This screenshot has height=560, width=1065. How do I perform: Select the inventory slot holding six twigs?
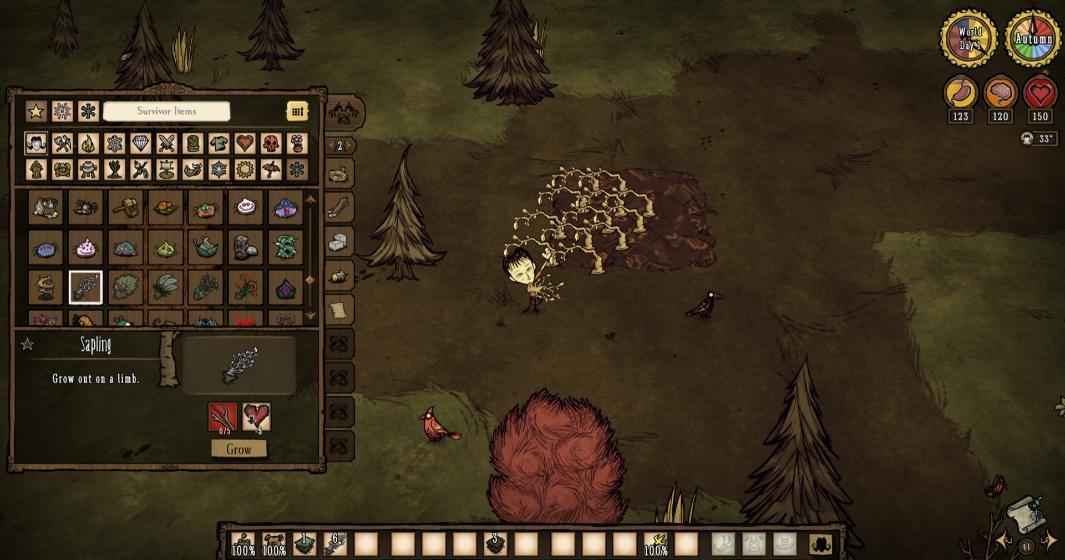(x=336, y=544)
